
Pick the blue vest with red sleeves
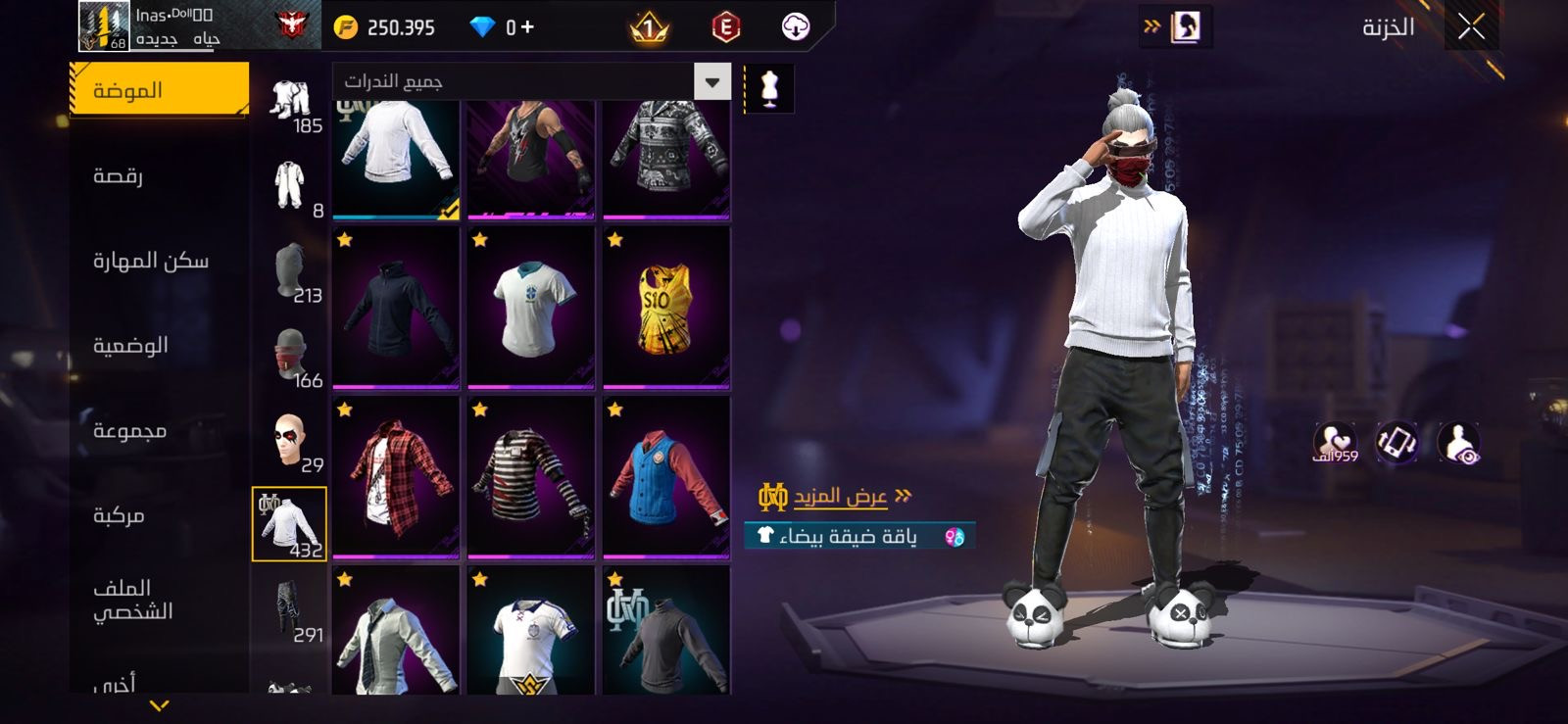(x=666, y=476)
